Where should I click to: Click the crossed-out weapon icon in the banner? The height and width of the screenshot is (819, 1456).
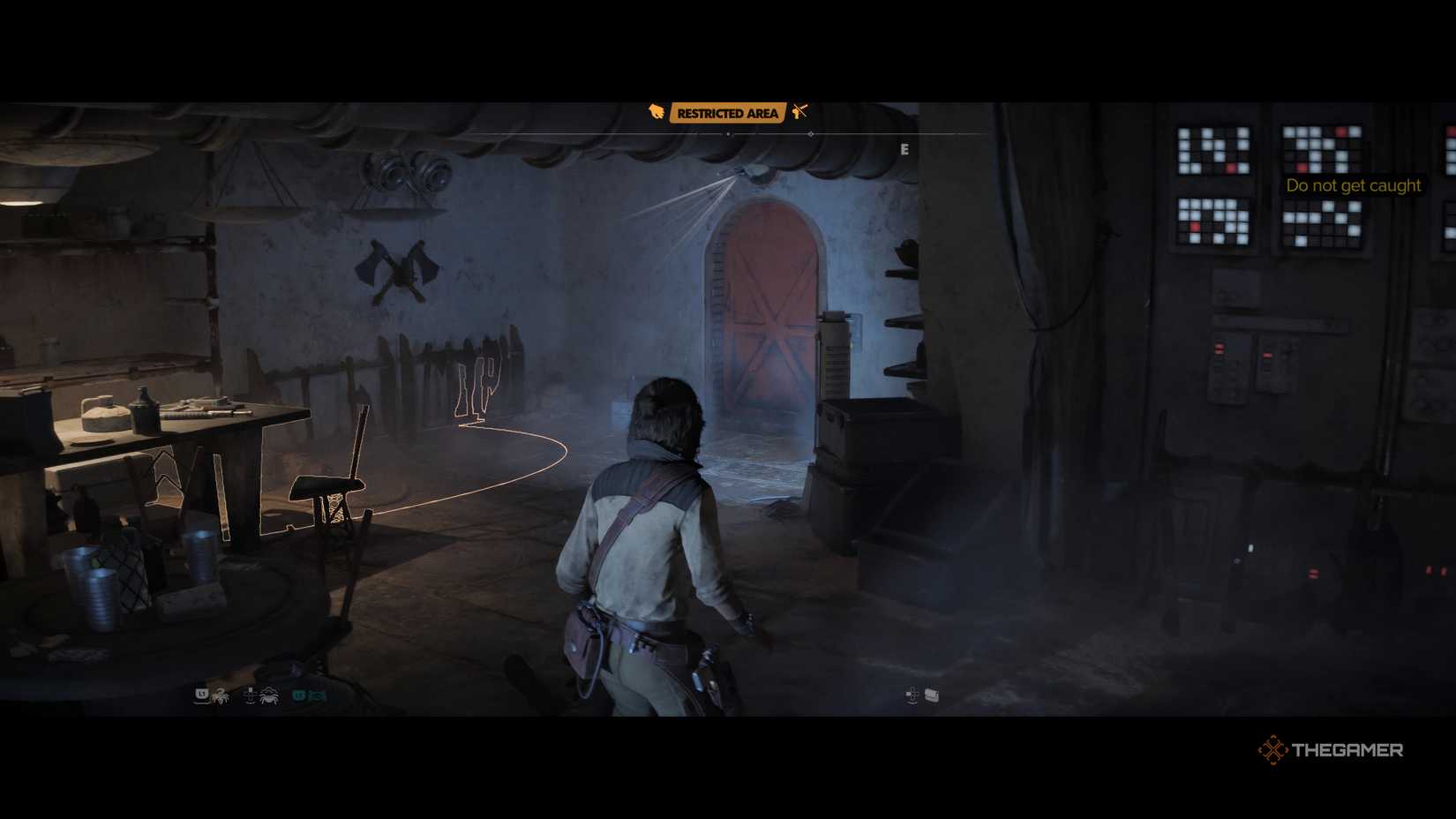point(799,112)
